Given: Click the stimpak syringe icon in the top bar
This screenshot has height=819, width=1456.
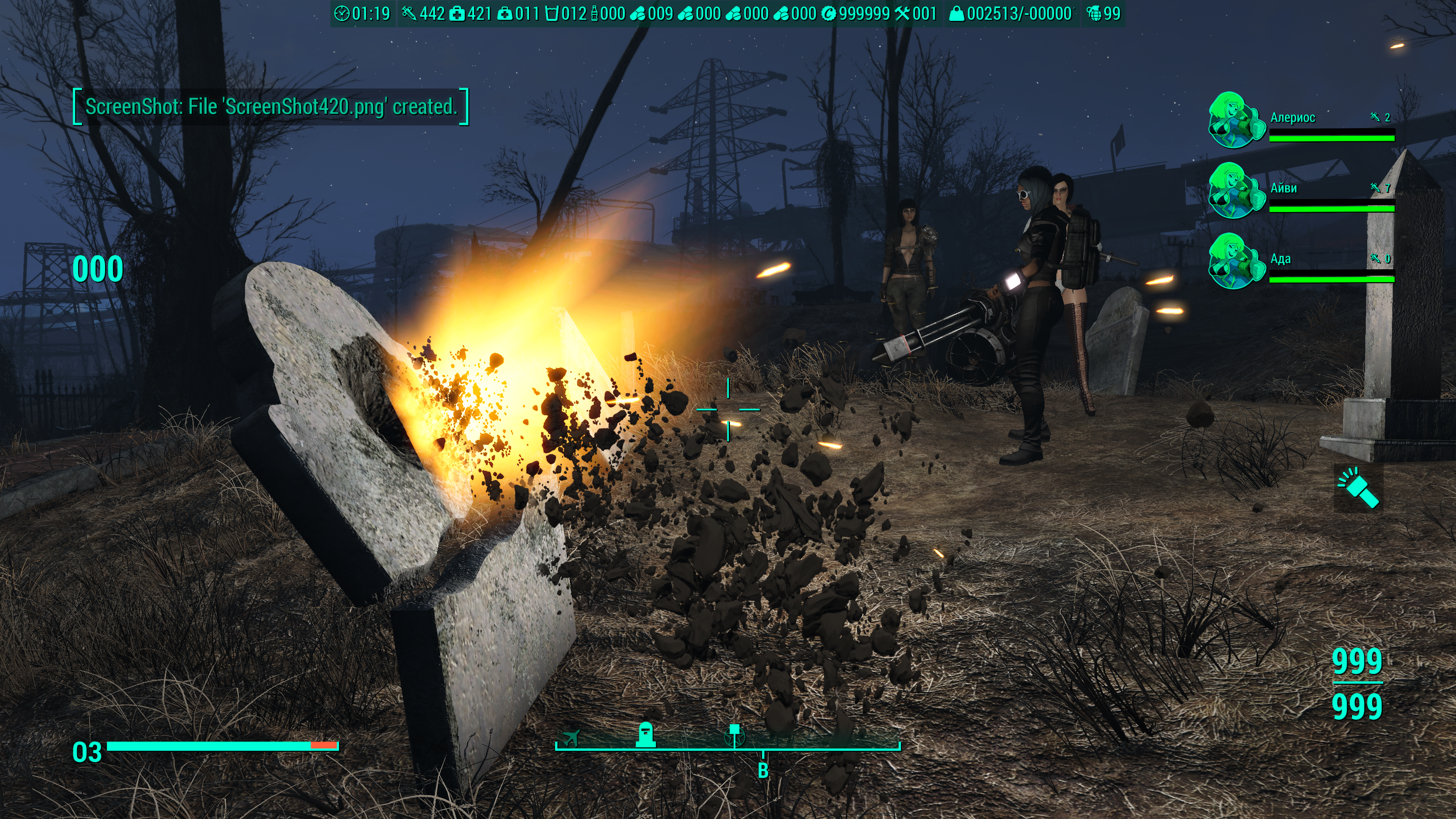Looking at the screenshot, I should [409, 14].
